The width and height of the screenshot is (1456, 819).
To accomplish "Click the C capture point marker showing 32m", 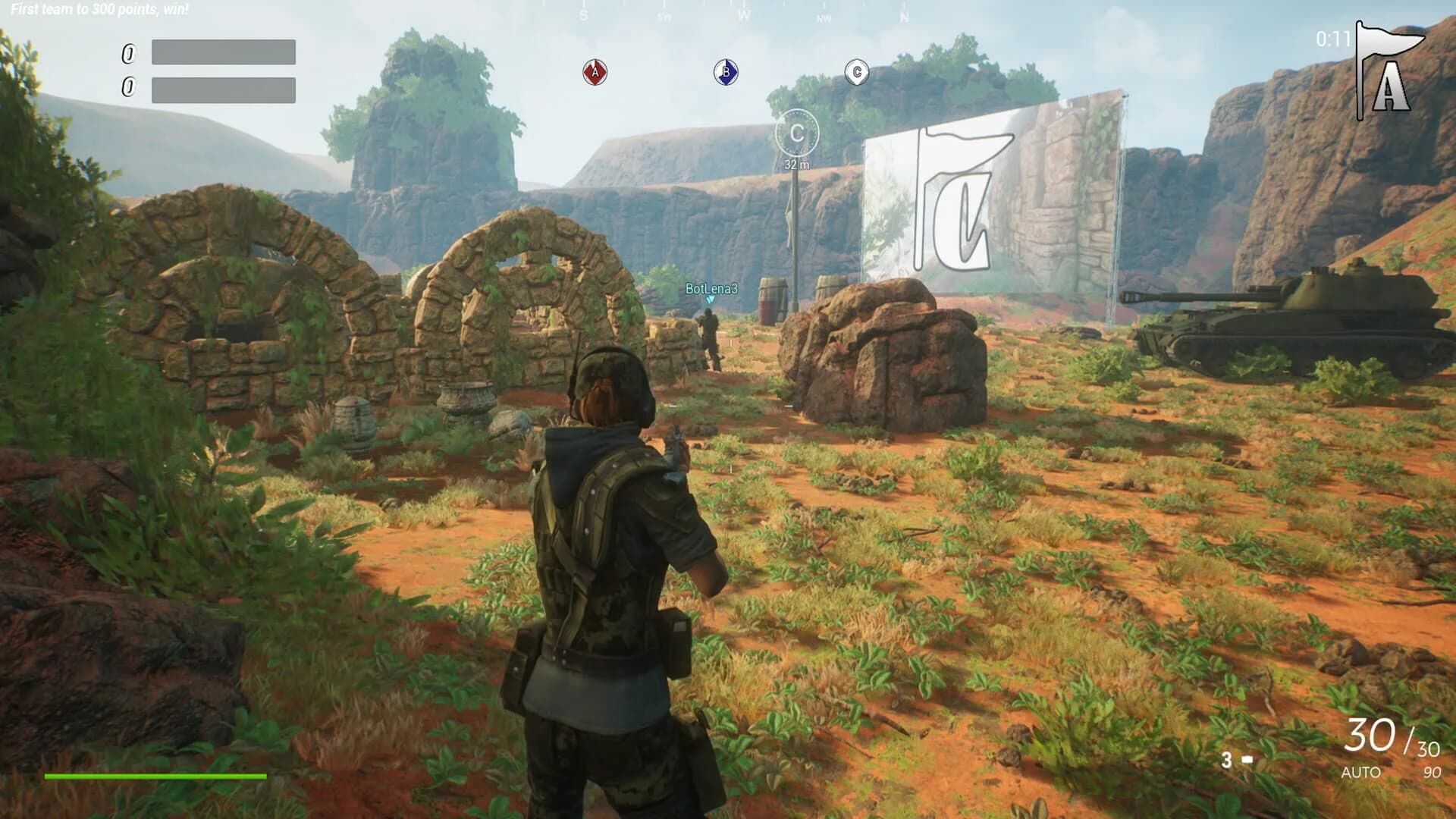I will point(799,133).
